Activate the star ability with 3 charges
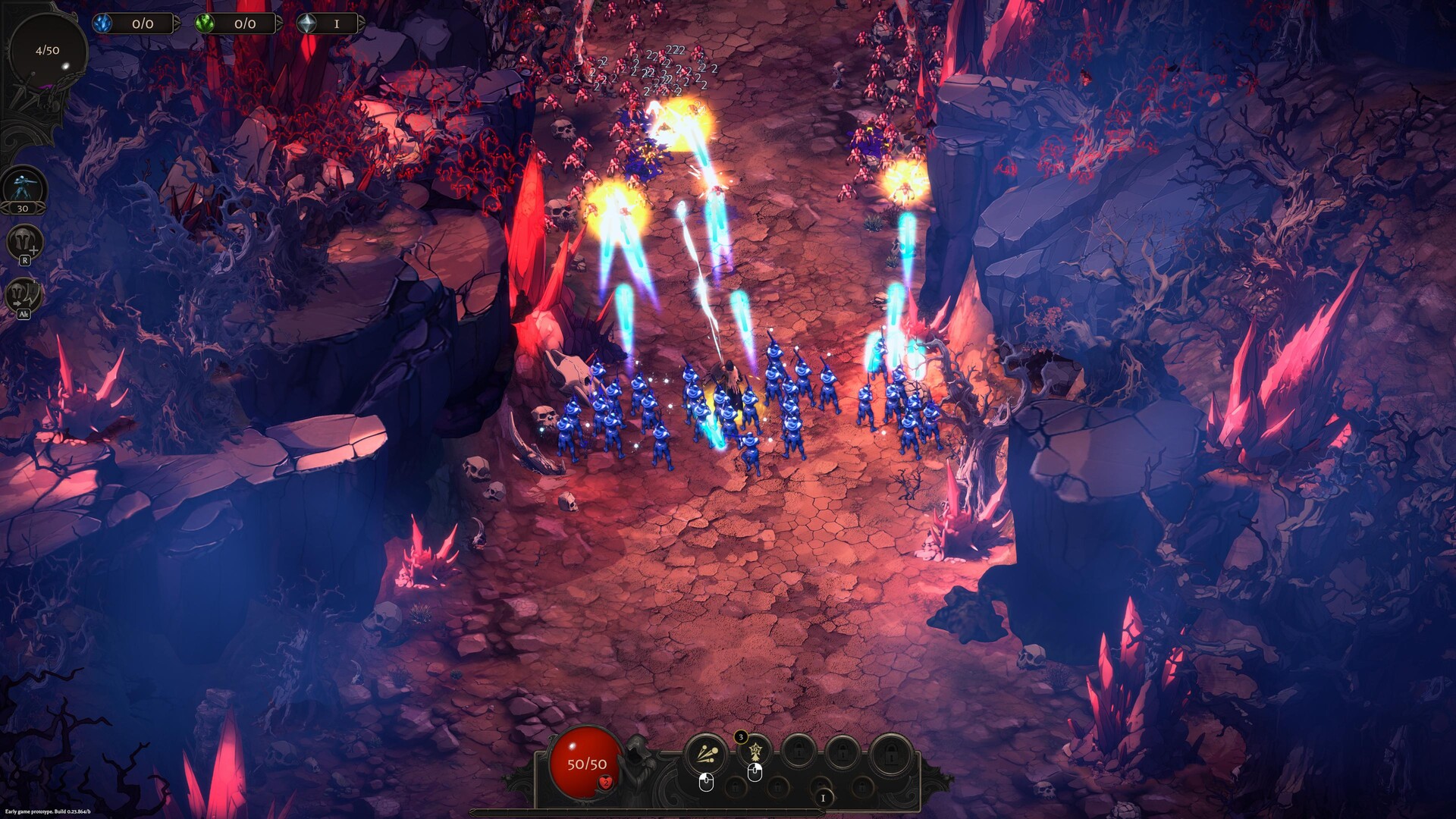The width and height of the screenshot is (1456, 819). (x=755, y=753)
